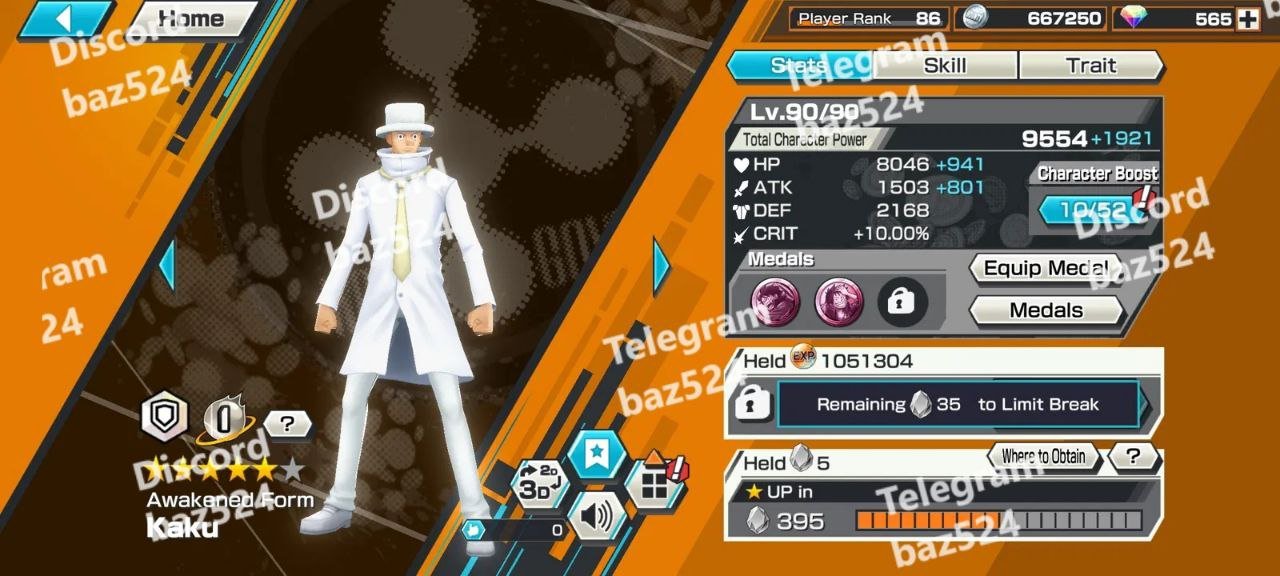This screenshot has height=576, width=1280.
Task: Toggle the 2D/3D character view
Action: [540, 484]
